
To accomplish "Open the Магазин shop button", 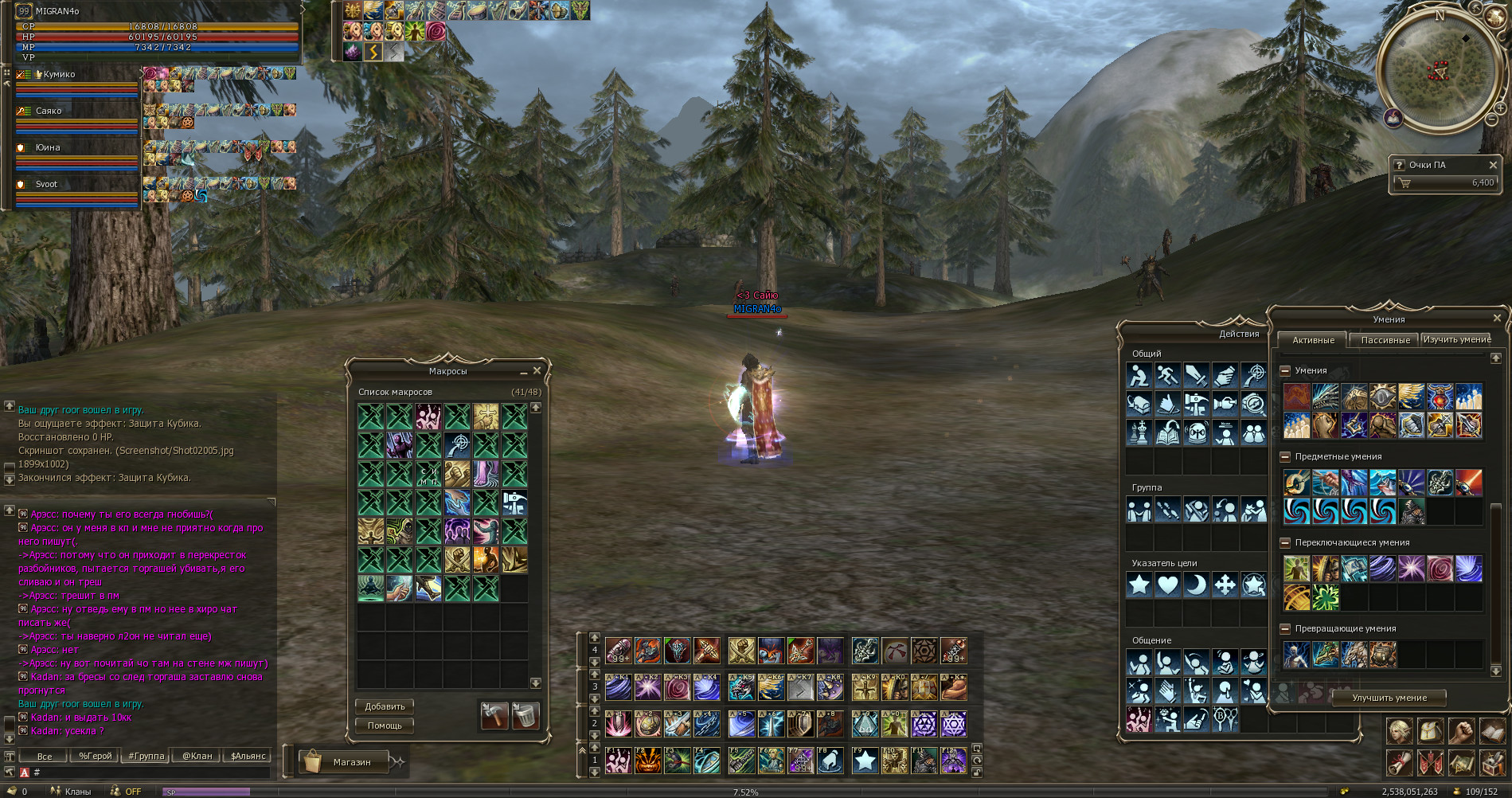I will (351, 762).
